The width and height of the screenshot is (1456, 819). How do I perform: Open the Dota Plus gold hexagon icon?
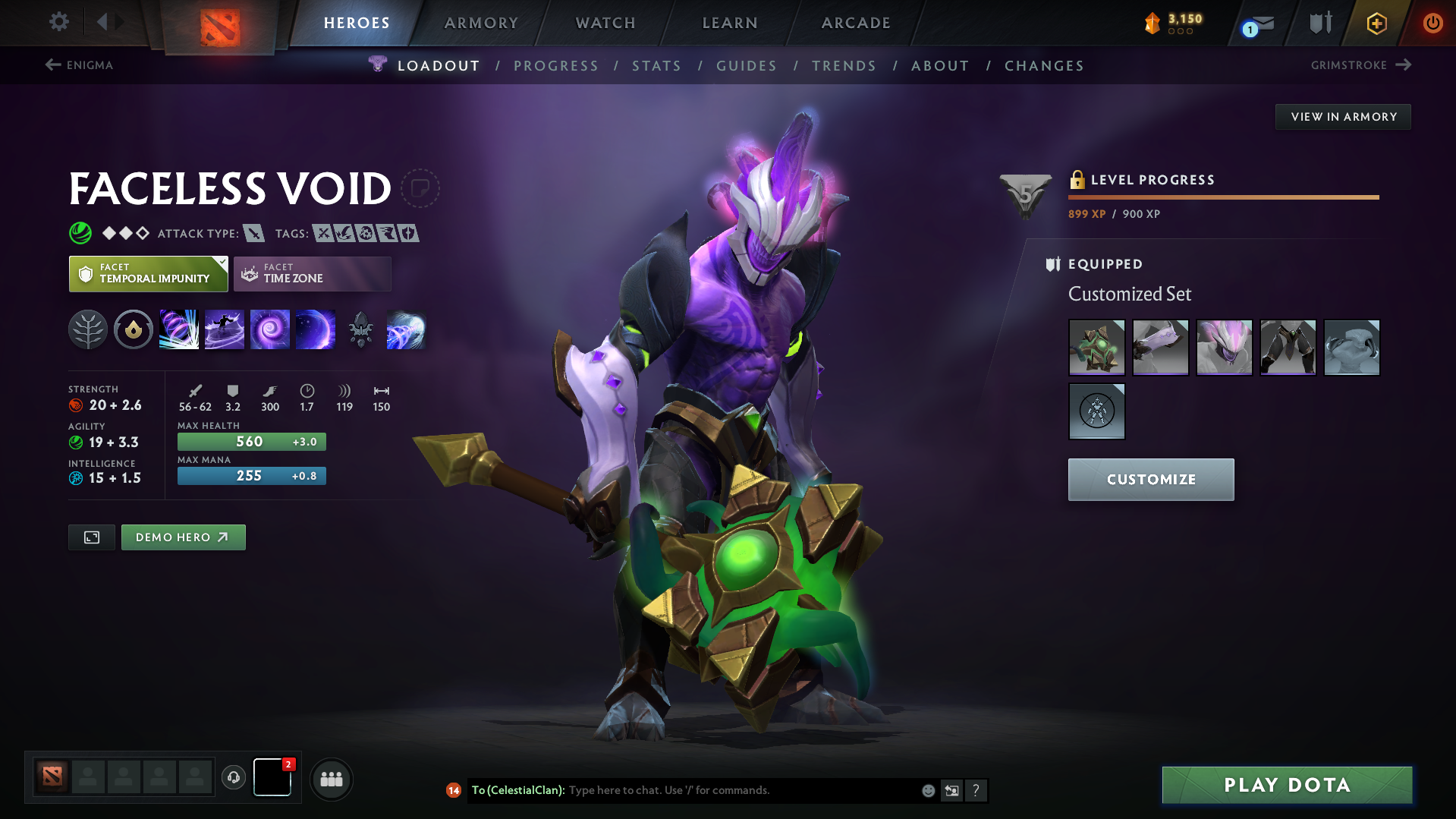pos(1376,23)
